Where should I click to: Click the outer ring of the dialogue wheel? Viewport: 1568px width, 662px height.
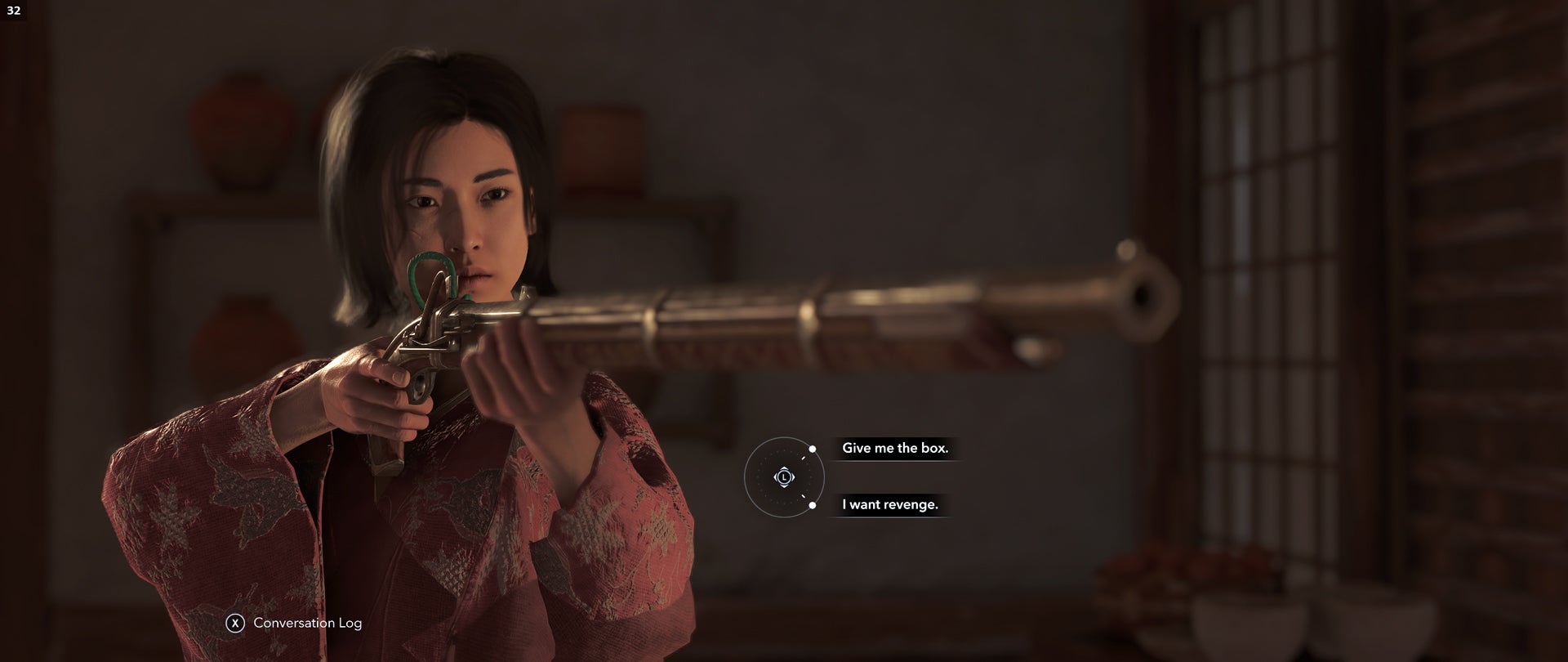[746, 477]
